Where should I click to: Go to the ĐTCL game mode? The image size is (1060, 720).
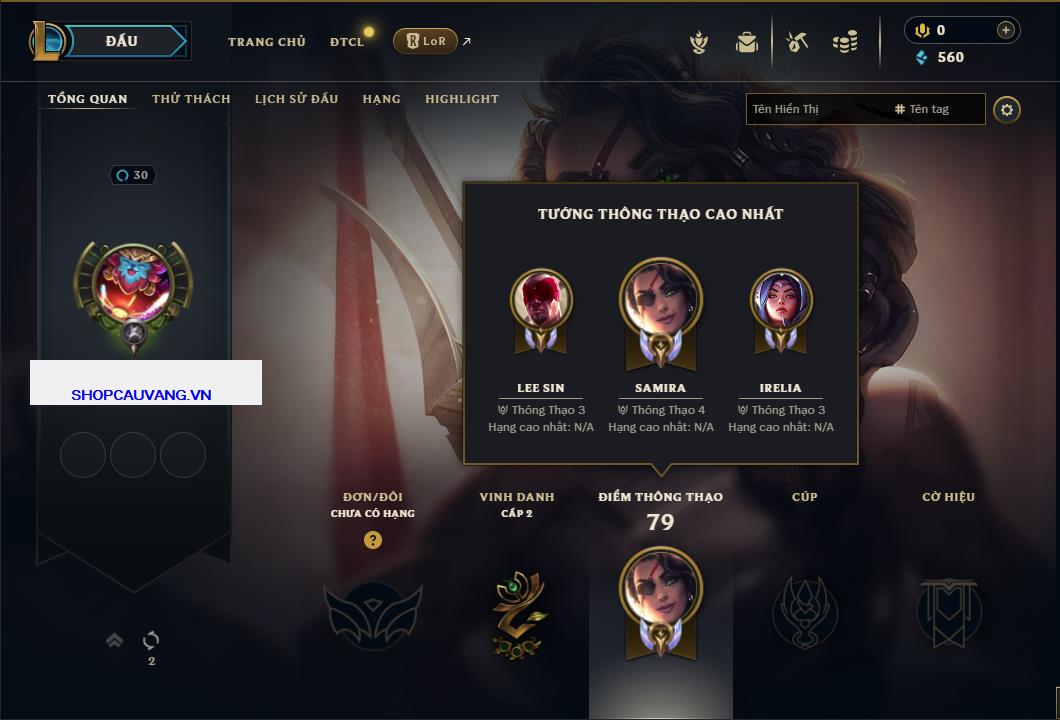pyautogui.click(x=347, y=42)
